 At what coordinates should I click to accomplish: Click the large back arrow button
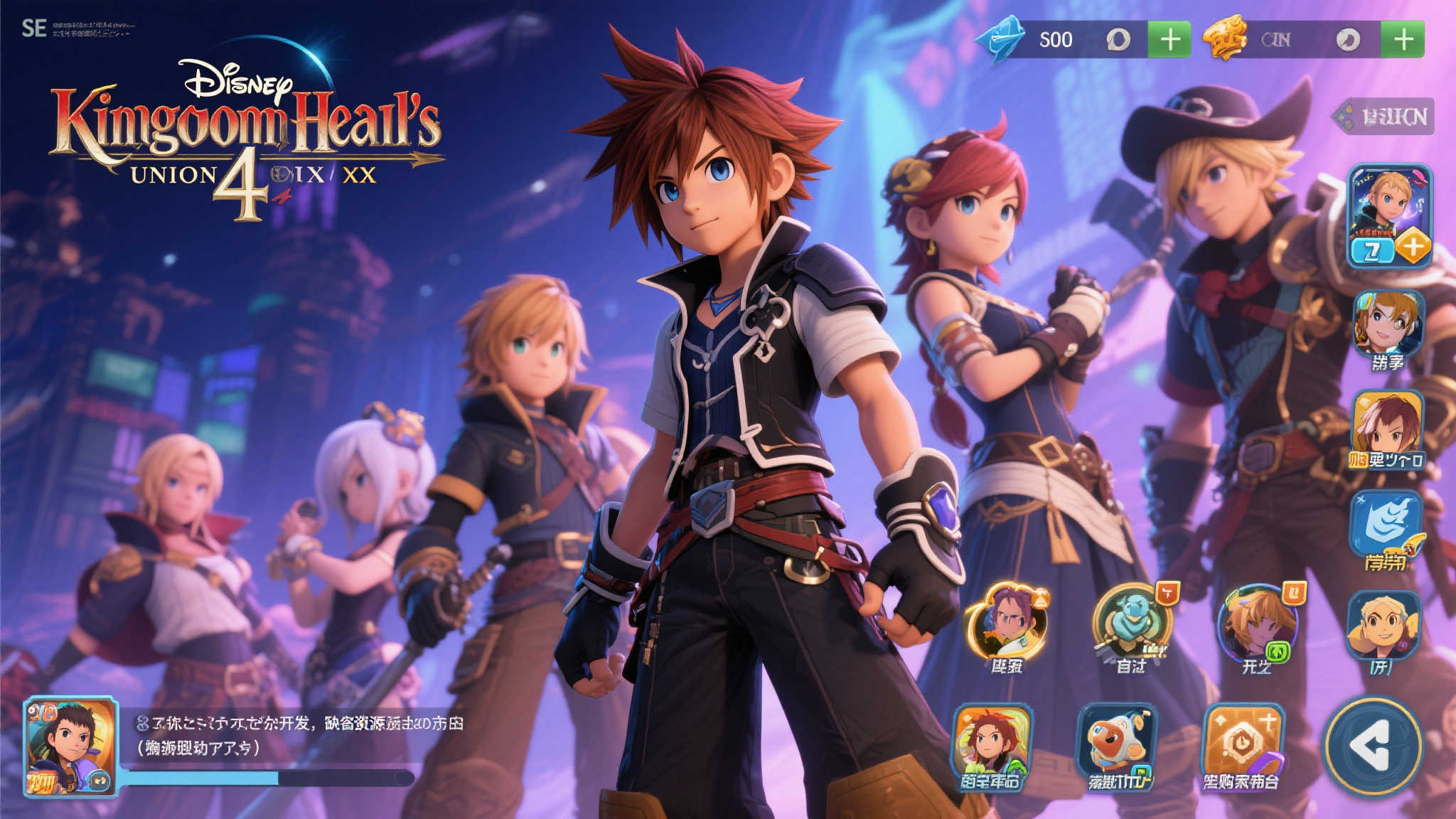pos(1373,746)
